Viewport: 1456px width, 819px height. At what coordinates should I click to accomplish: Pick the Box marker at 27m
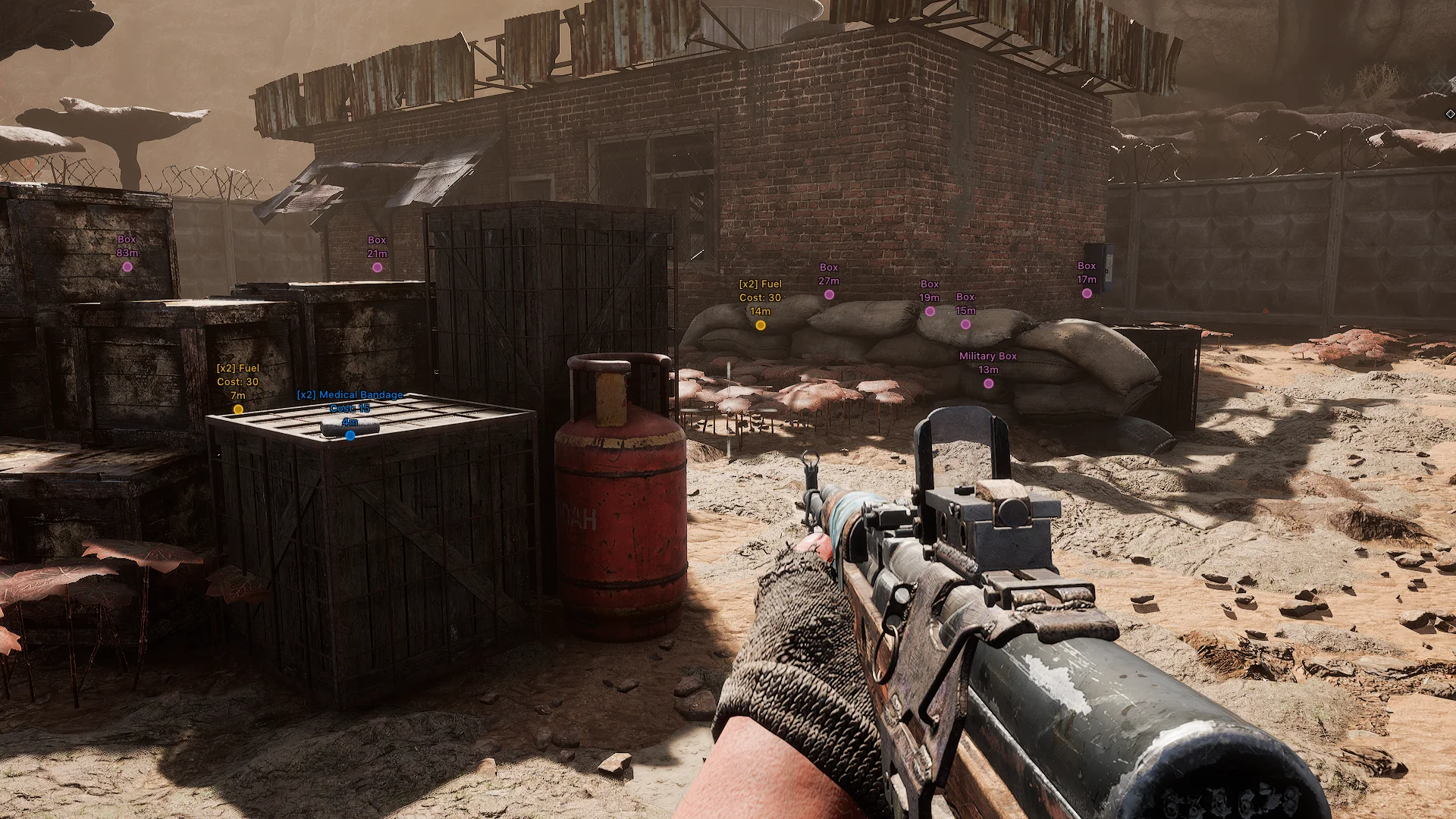coord(829,295)
